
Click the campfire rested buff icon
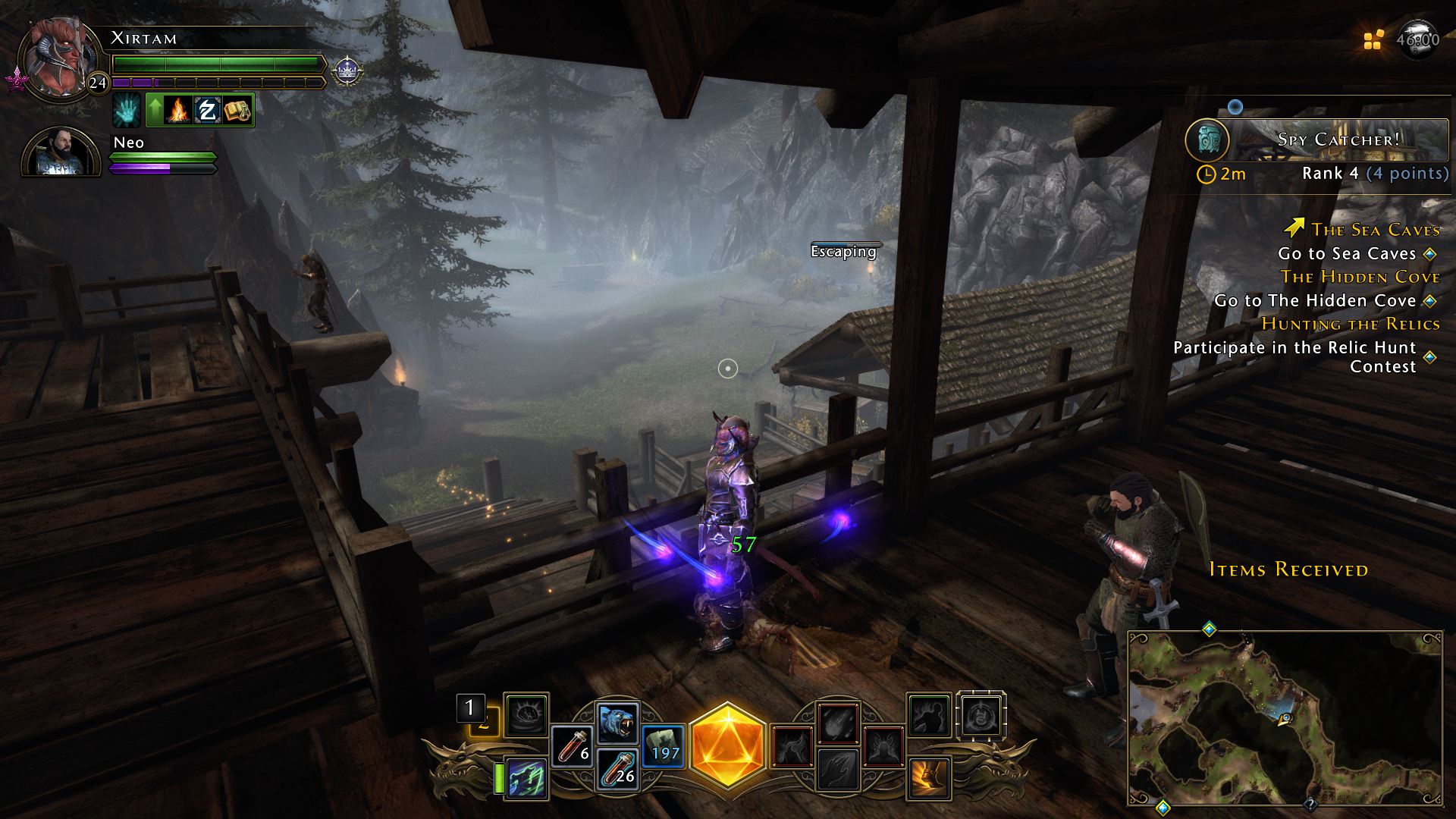pos(176,110)
